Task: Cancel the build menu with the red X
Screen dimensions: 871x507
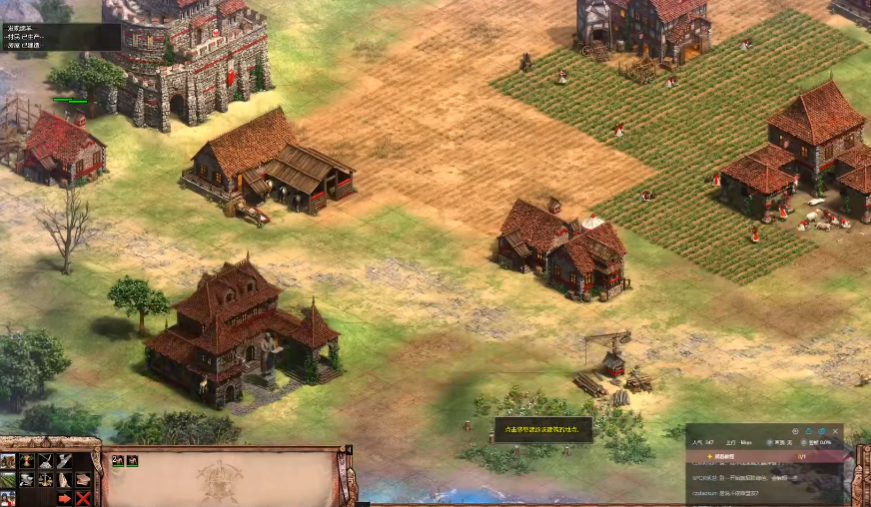Action: click(x=84, y=498)
